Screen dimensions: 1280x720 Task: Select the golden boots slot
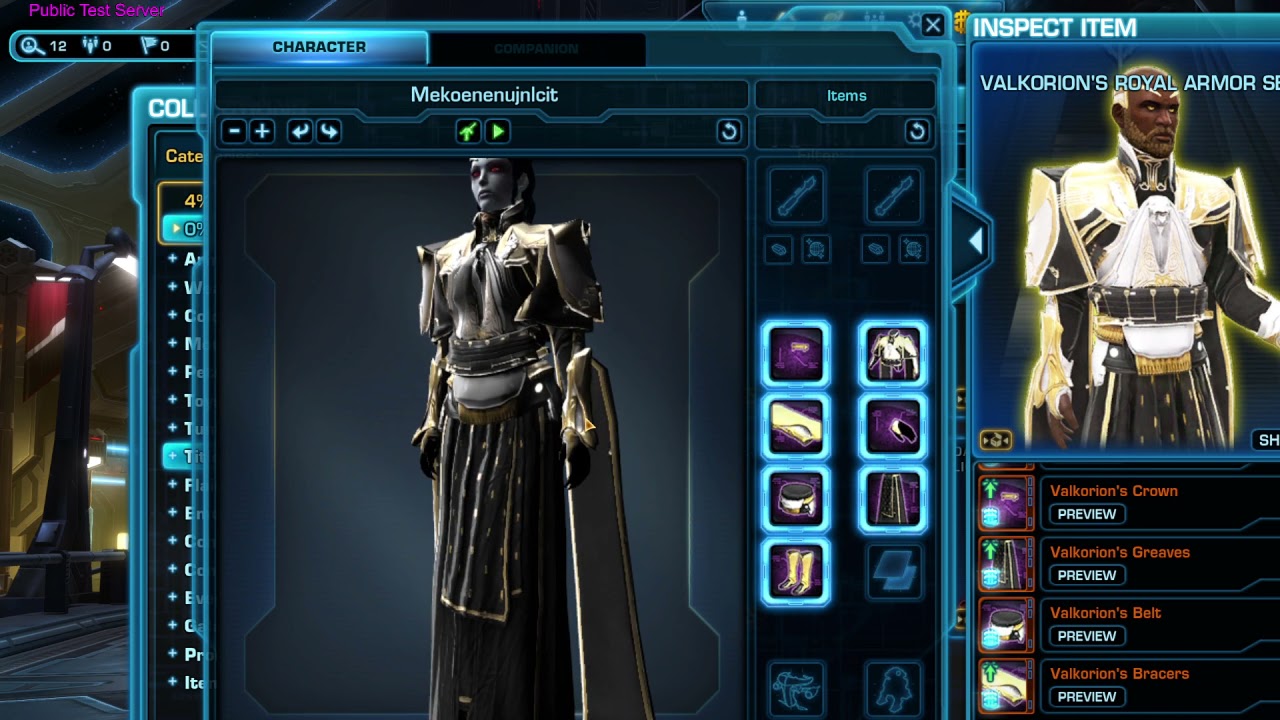796,572
